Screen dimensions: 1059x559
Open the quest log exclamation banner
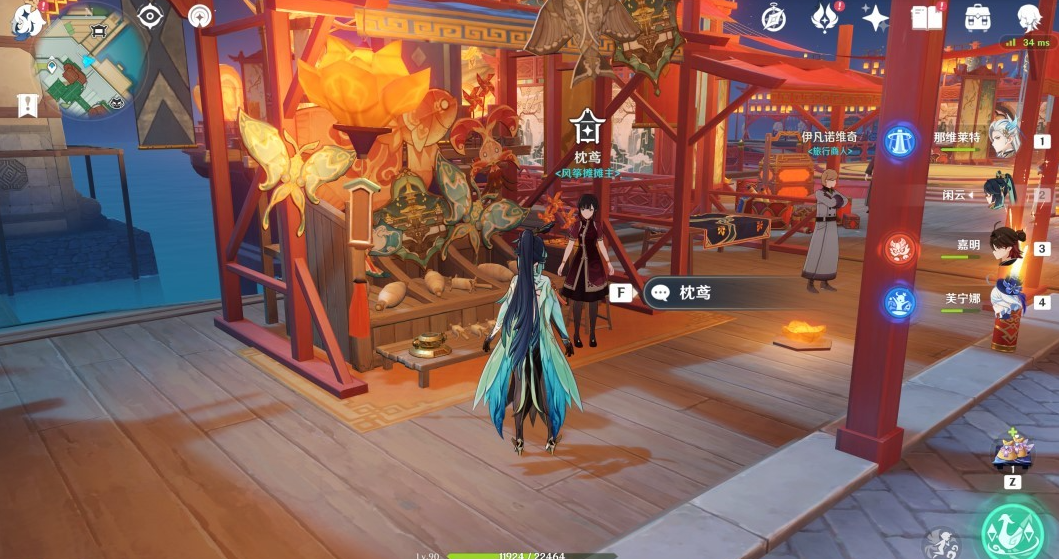(x=27, y=104)
